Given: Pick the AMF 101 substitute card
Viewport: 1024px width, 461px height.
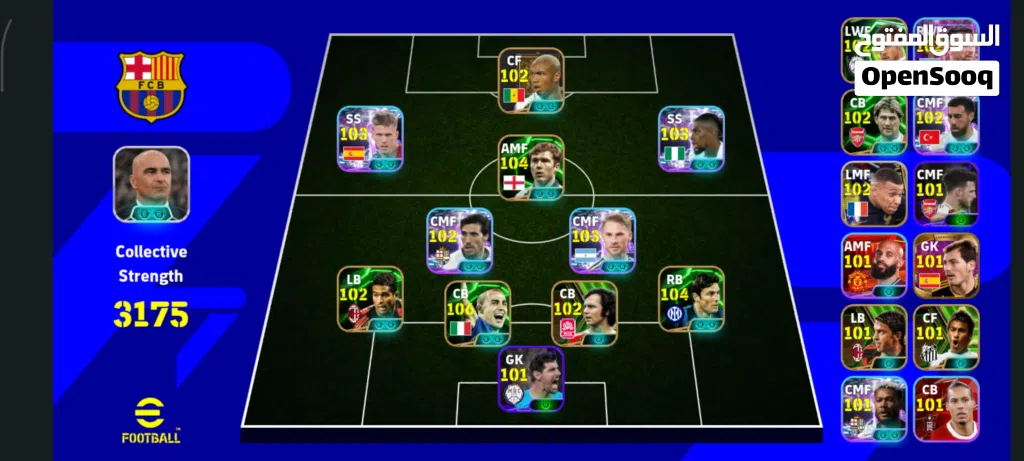Looking at the screenshot, I should pos(874,265).
